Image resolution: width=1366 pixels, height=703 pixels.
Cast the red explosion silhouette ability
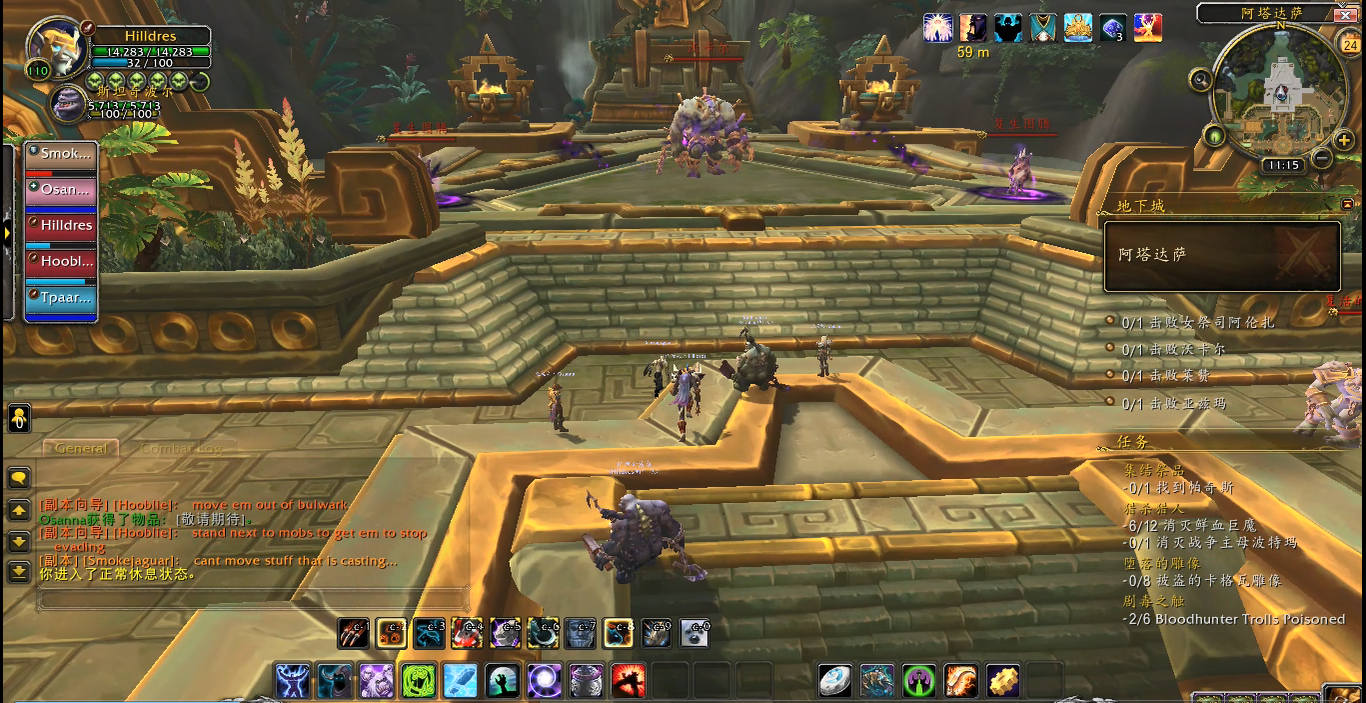pos(629,681)
